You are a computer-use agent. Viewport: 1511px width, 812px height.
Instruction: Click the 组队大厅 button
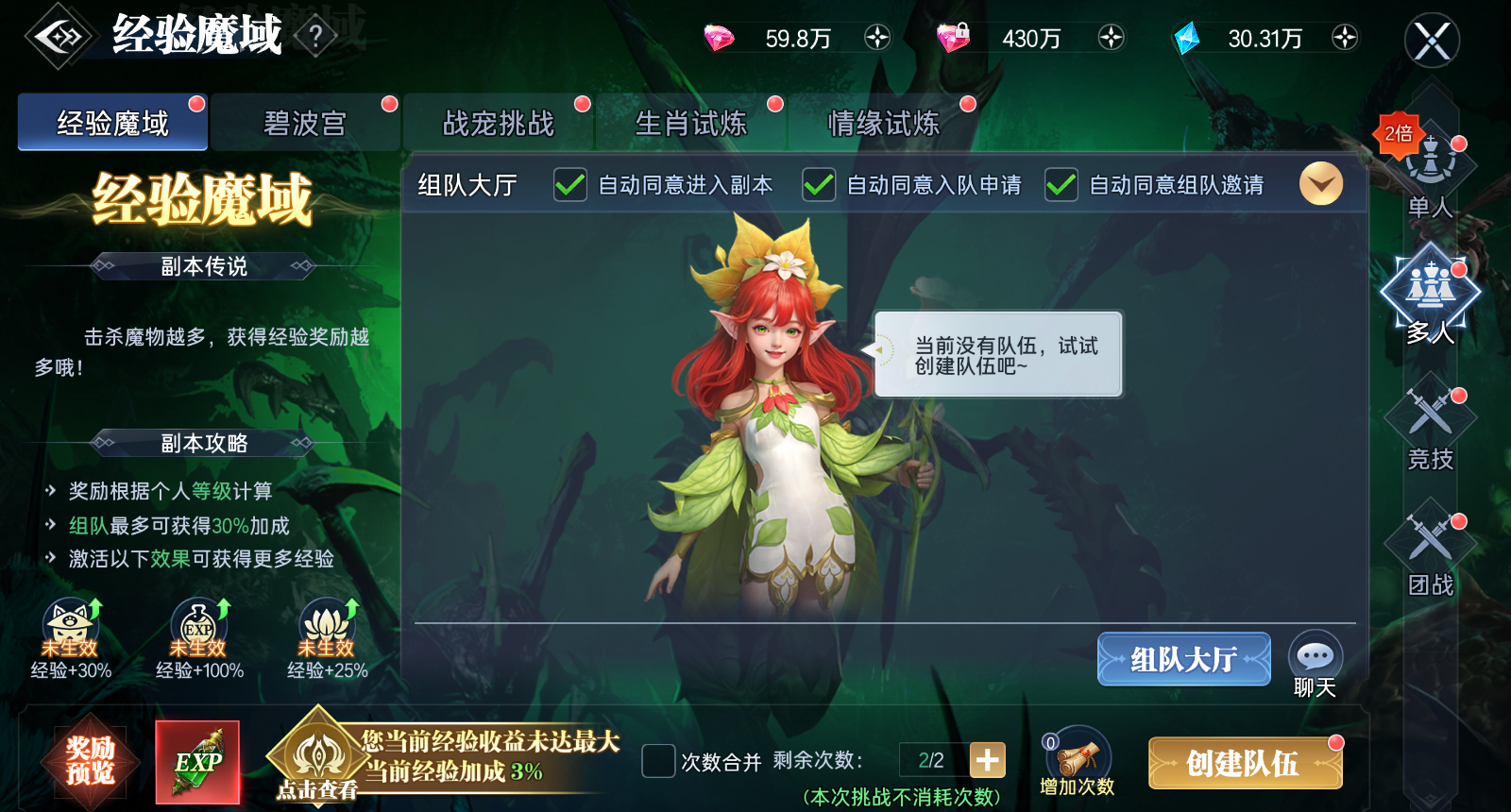pyautogui.click(x=1182, y=659)
